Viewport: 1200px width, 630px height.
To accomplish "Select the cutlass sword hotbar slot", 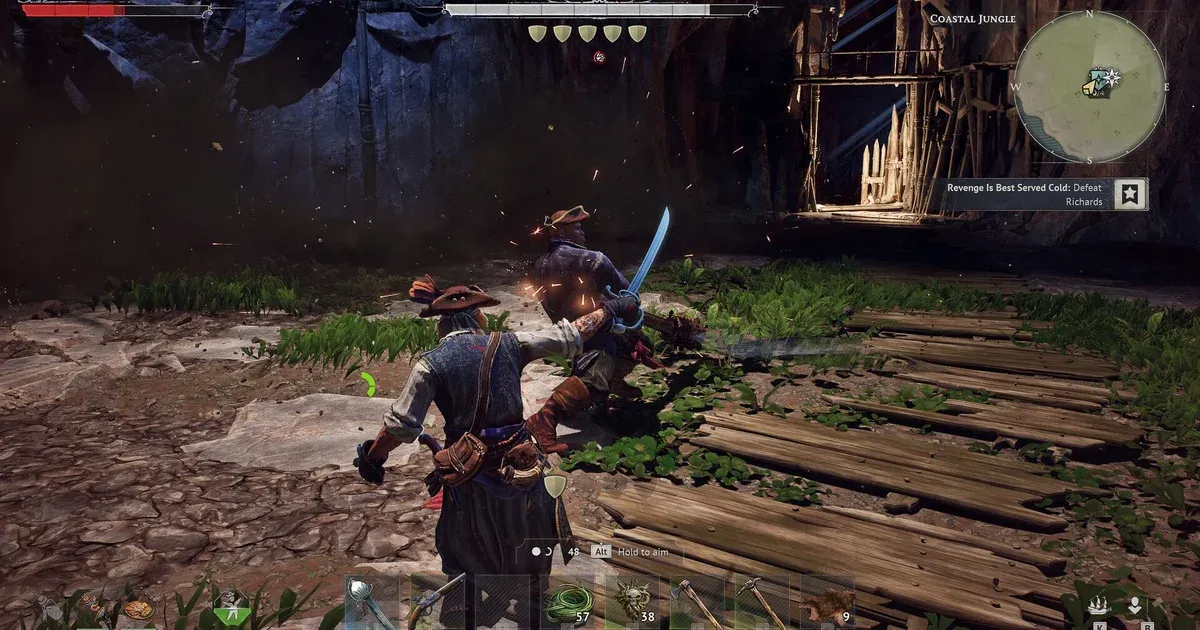I will pyautogui.click(x=372, y=602).
